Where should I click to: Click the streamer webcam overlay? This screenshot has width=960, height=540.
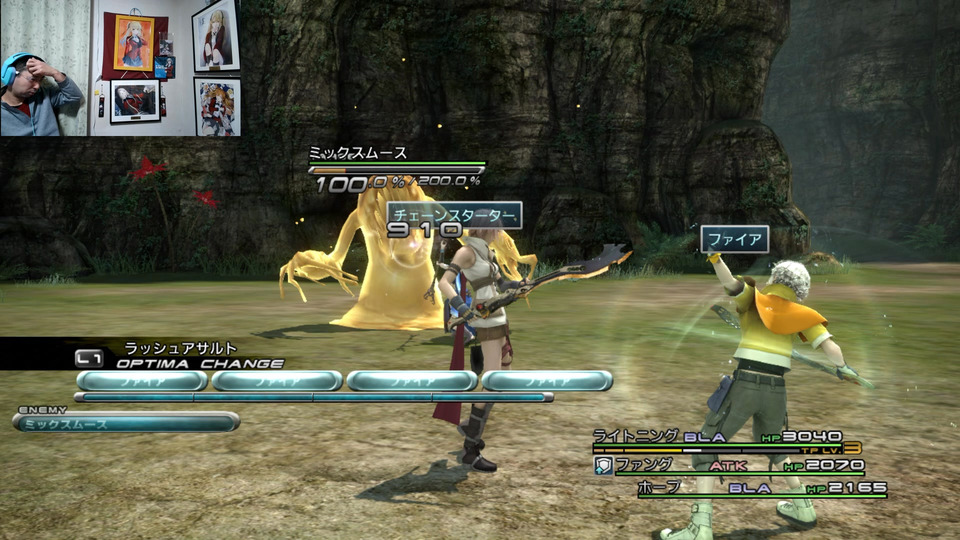click(x=120, y=68)
